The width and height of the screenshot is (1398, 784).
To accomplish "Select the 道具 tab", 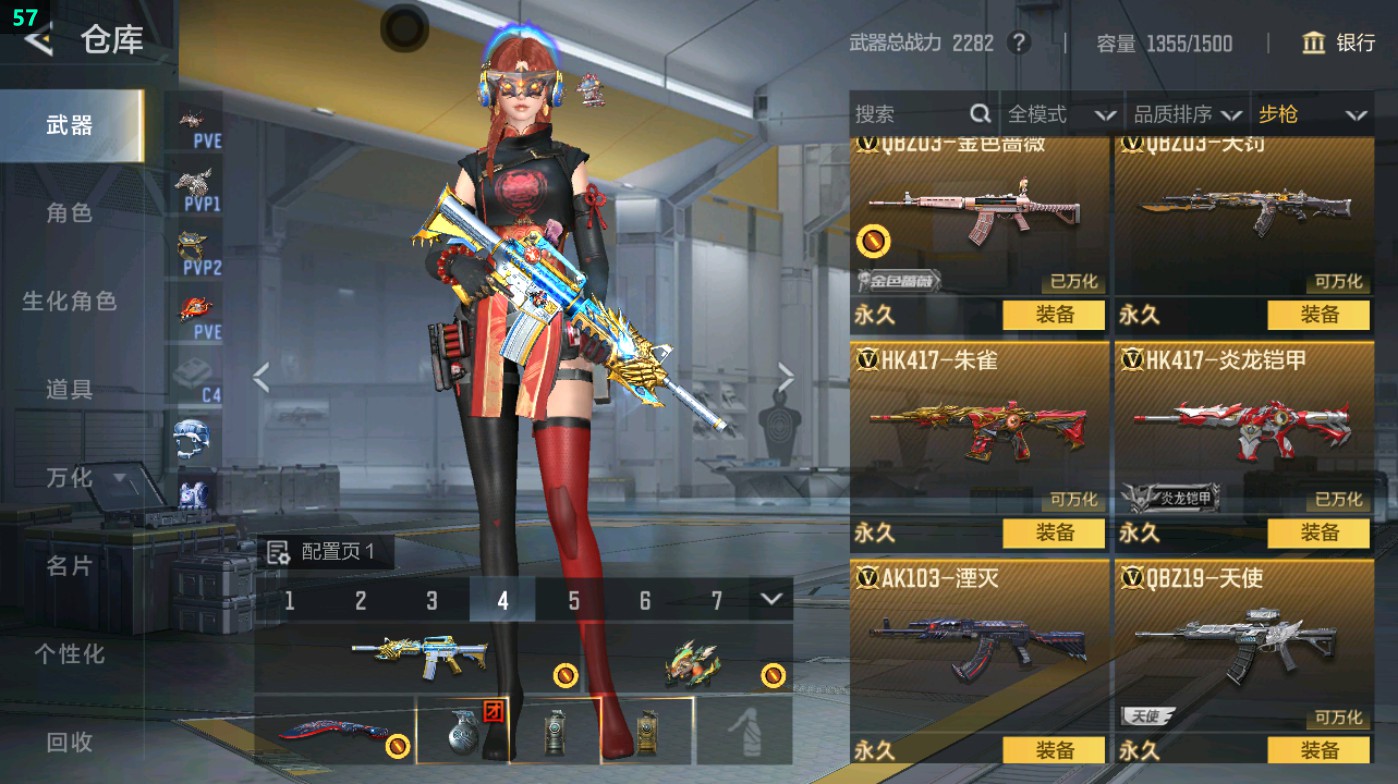I will click(69, 389).
